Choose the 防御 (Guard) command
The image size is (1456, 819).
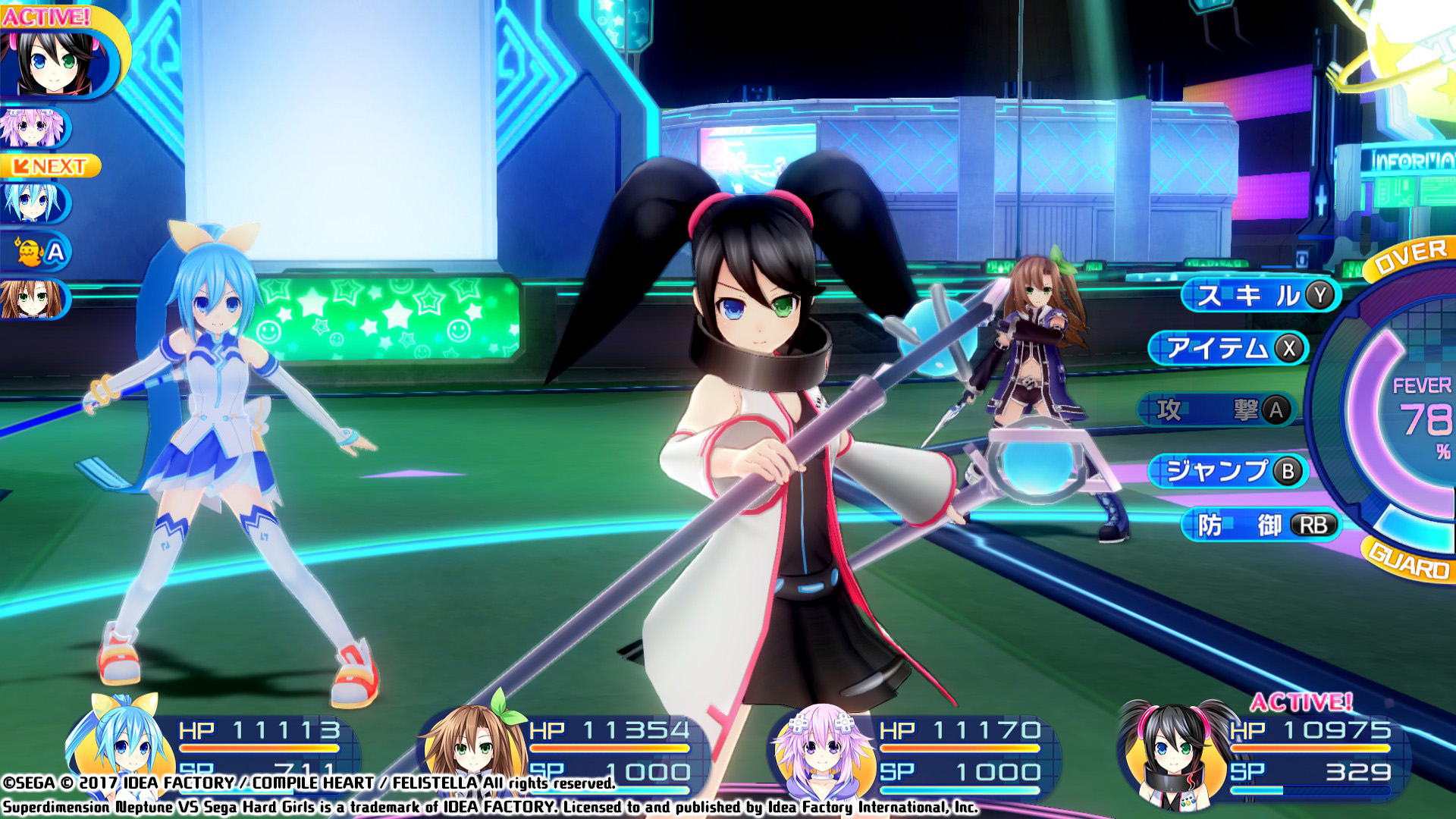(x=1260, y=525)
